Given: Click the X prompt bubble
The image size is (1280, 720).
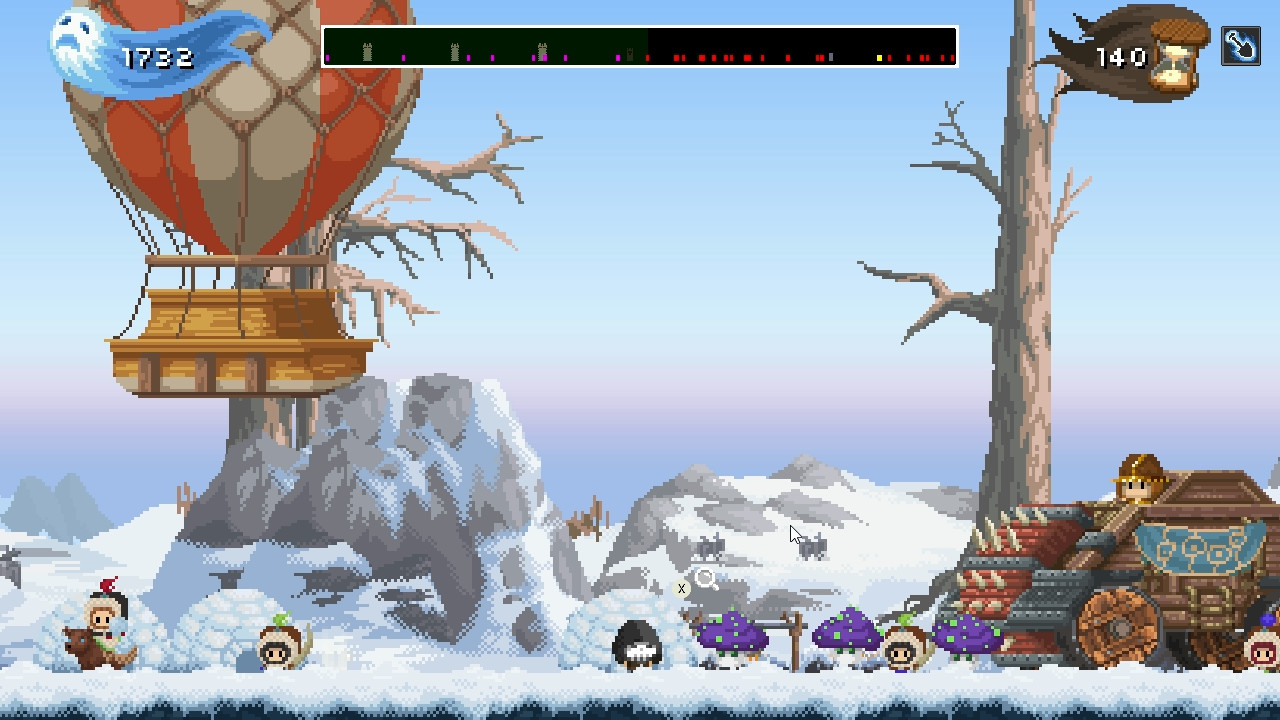Looking at the screenshot, I should tap(681, 589).
